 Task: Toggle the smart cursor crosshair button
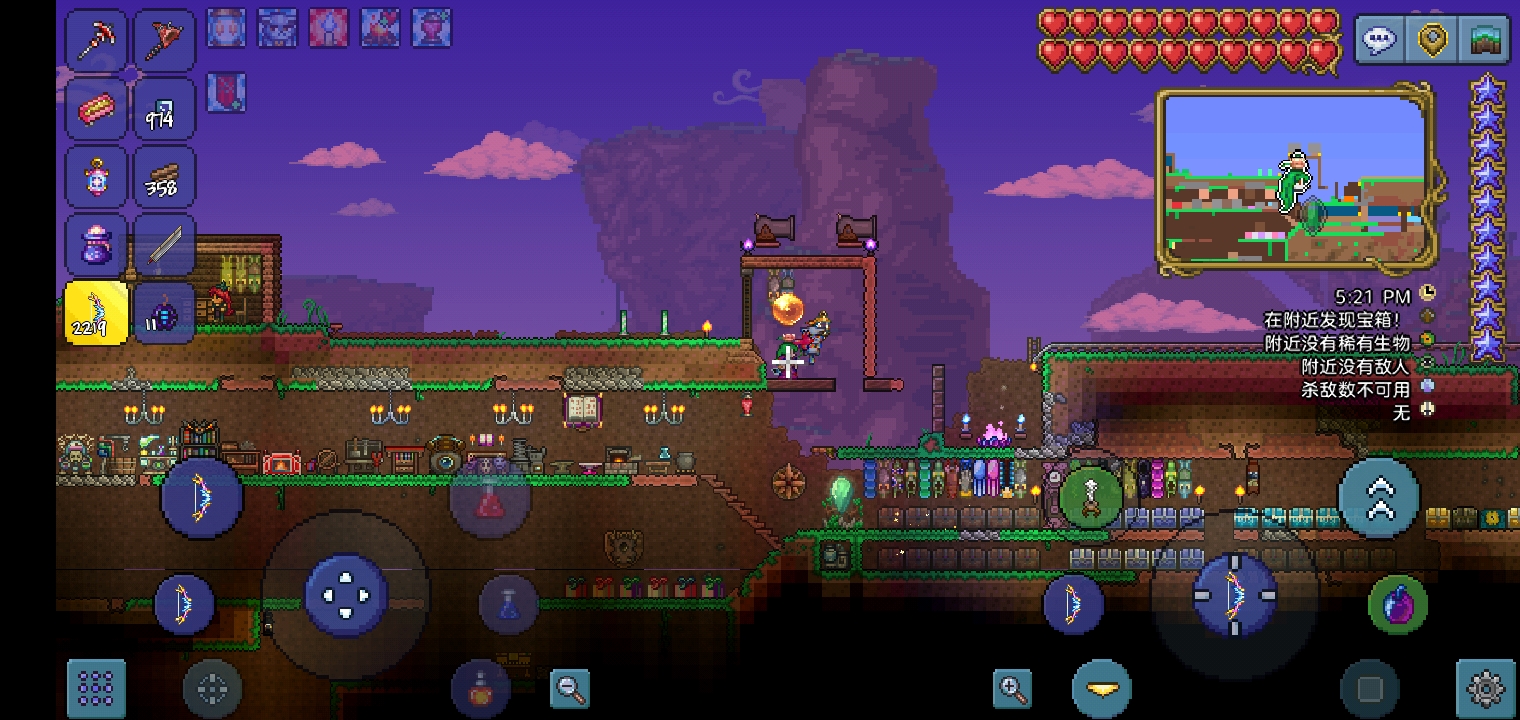pos(212,688)
